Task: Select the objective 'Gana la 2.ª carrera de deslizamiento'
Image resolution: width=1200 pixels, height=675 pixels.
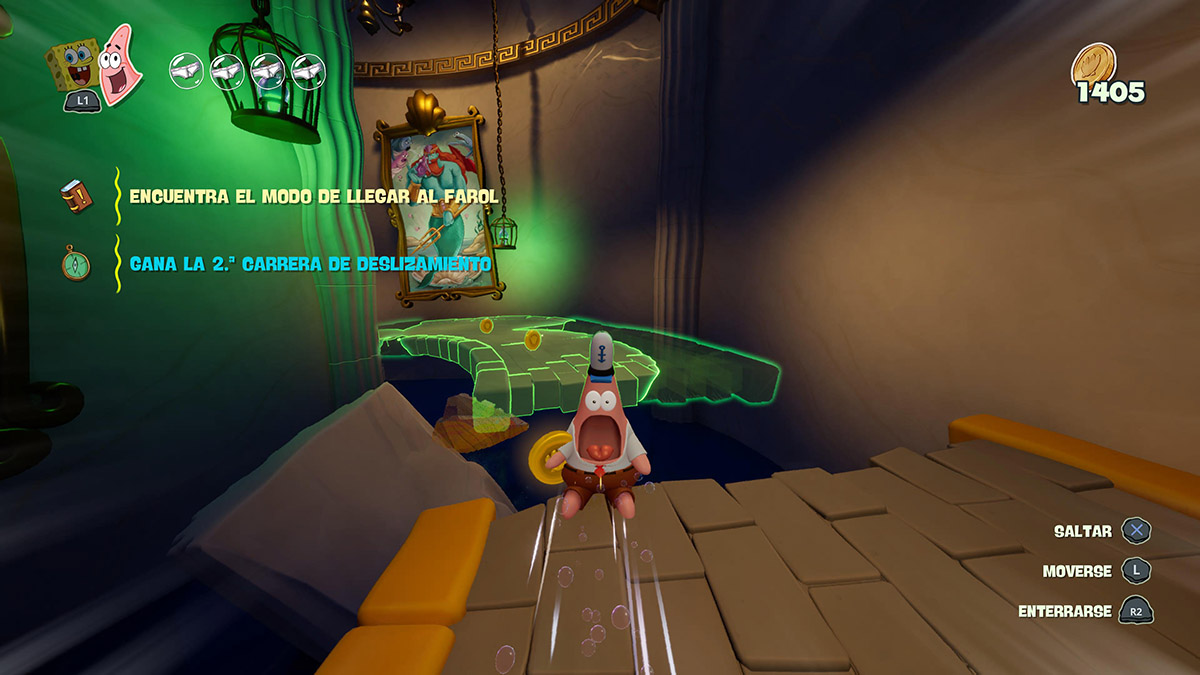Action: tap(310, 265)
